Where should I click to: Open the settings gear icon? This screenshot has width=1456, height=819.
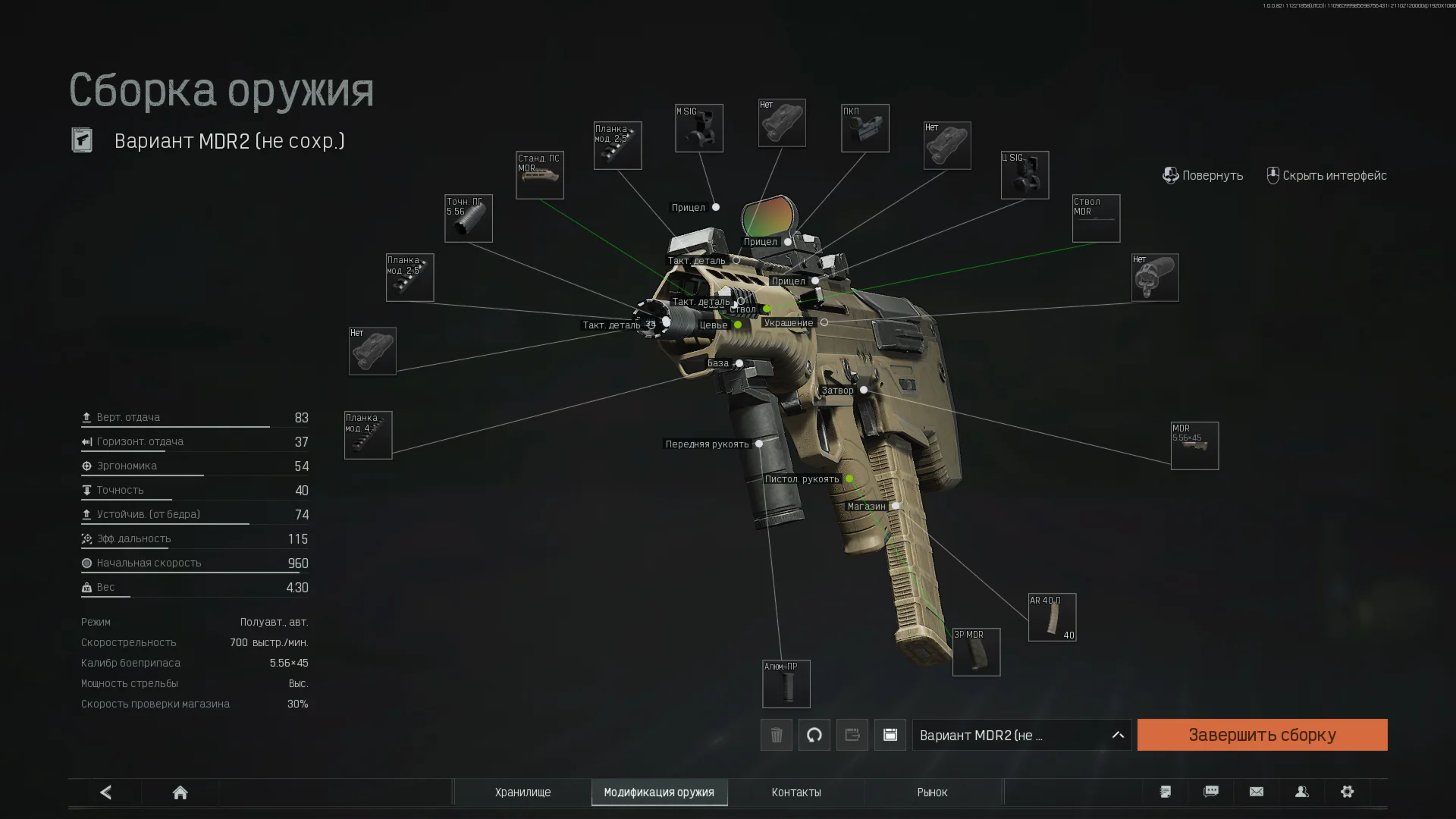pyautogui.click(x=1348, y=792)
